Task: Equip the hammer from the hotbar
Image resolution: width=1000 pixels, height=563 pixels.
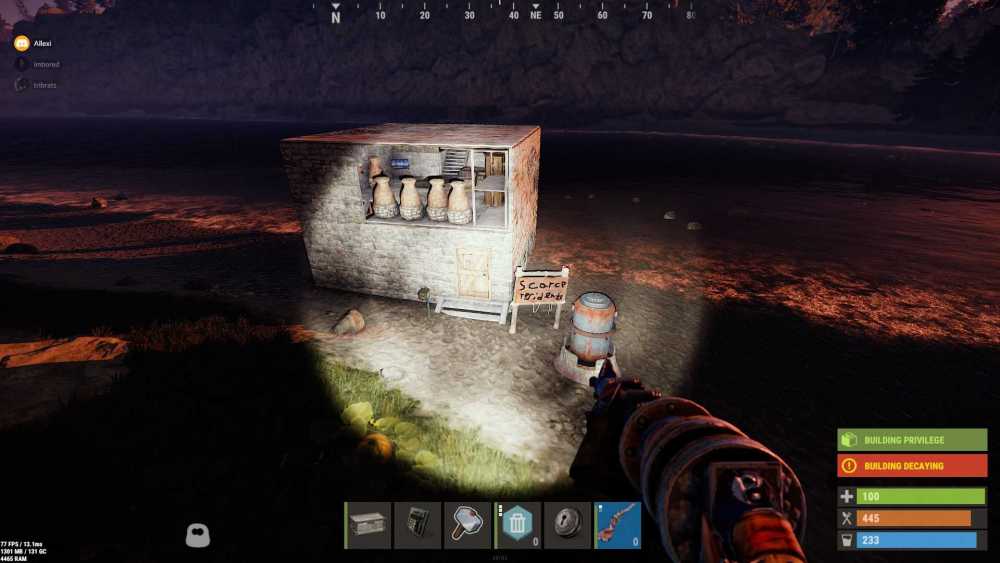Action: tap(468, 525)
